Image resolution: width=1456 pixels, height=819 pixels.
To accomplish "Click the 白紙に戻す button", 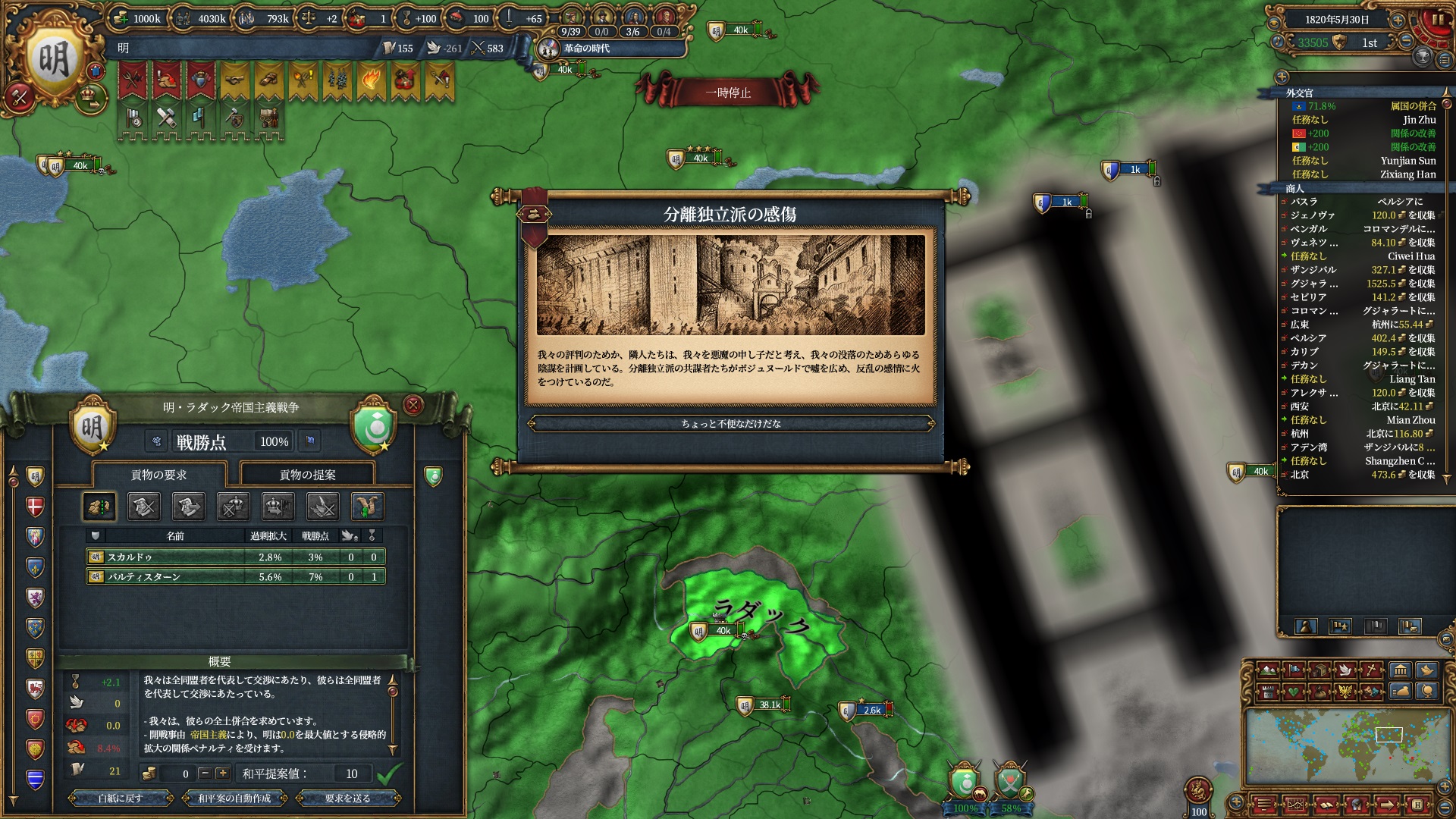I will pos(120,798).
